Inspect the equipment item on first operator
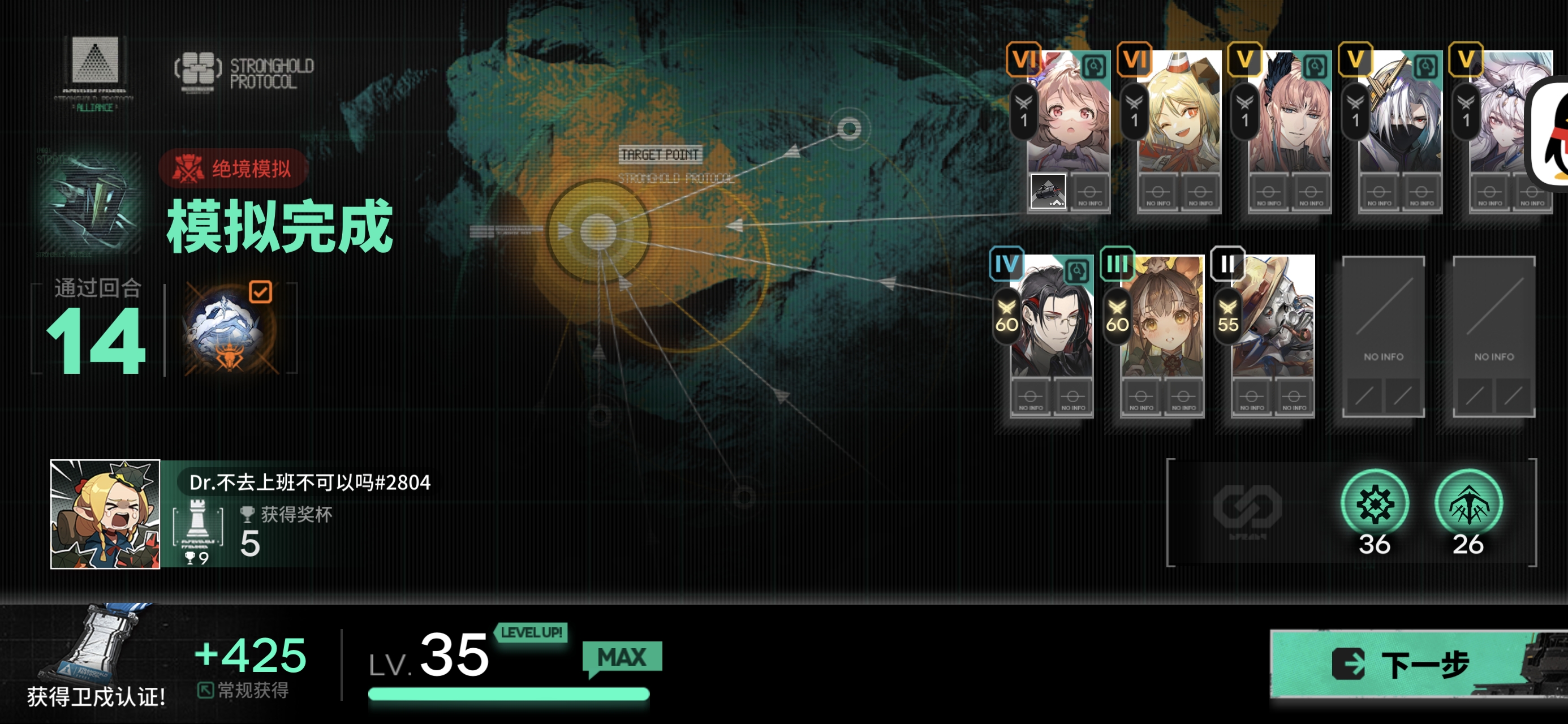1568x724 pixels. (1048, 192)
